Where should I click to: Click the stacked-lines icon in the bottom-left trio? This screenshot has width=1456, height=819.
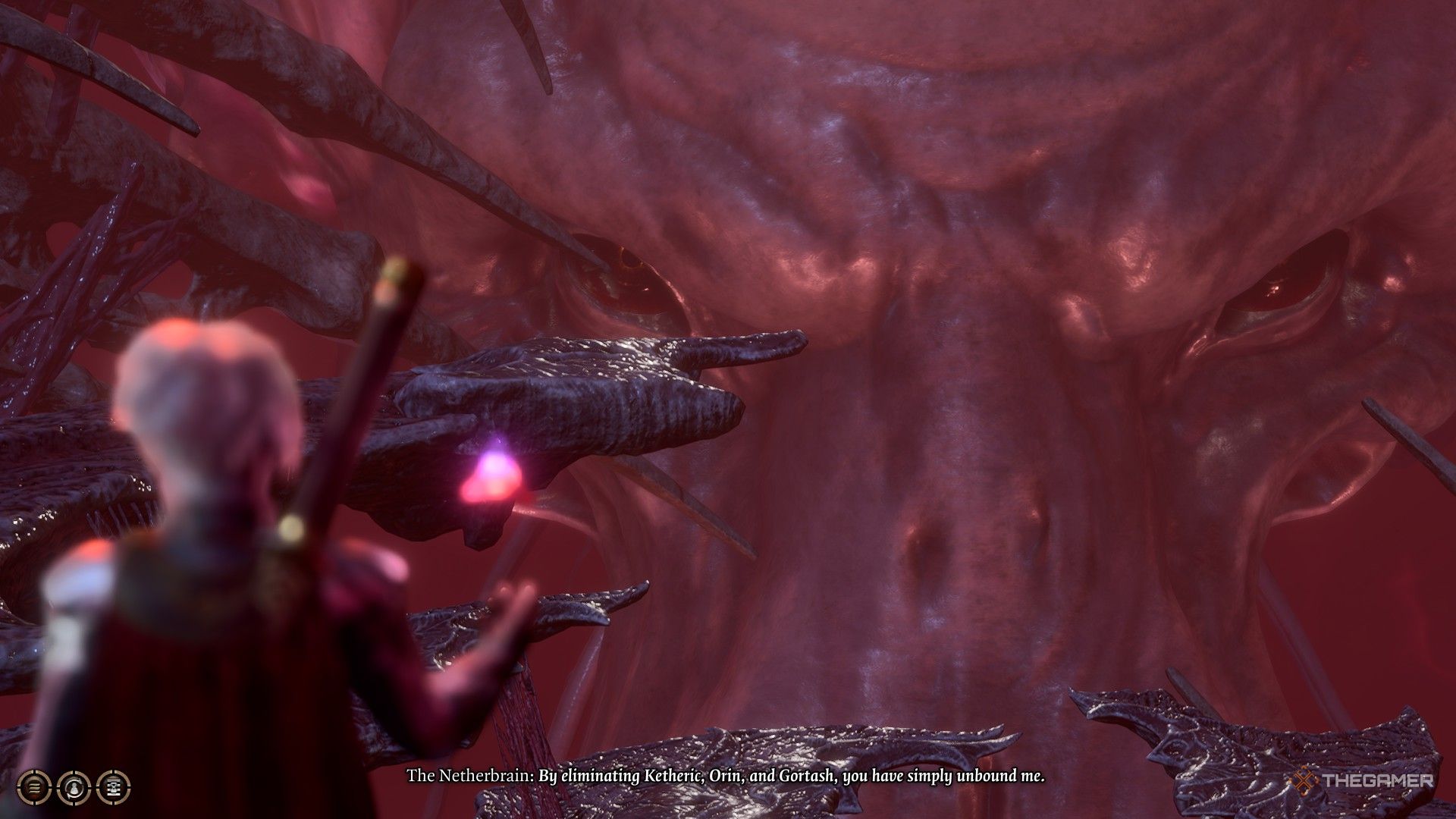[x=33, y=789]
